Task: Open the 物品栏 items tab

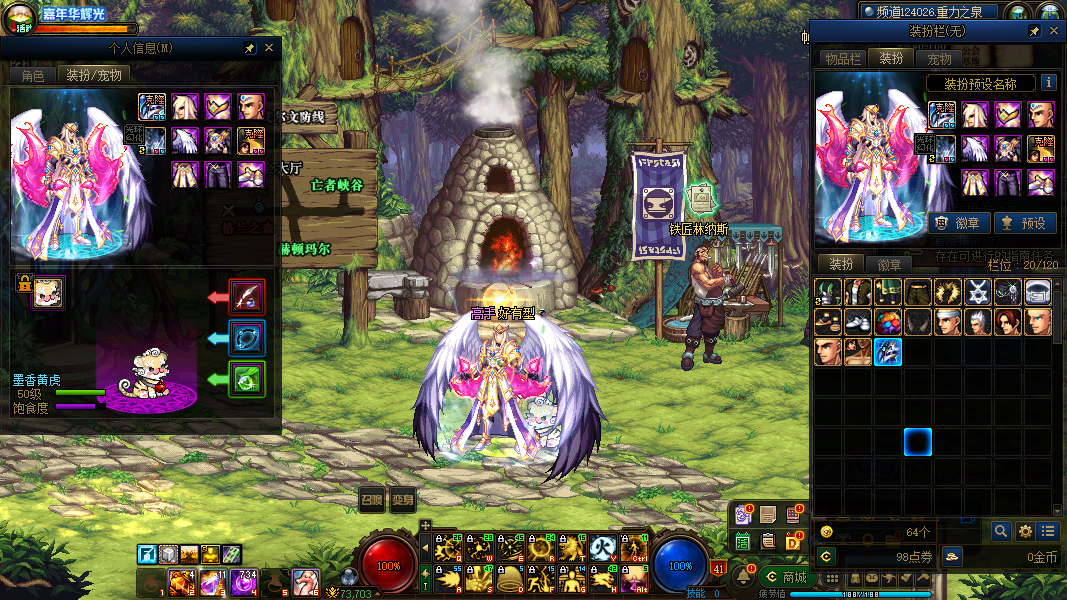Action: (842, 59)
